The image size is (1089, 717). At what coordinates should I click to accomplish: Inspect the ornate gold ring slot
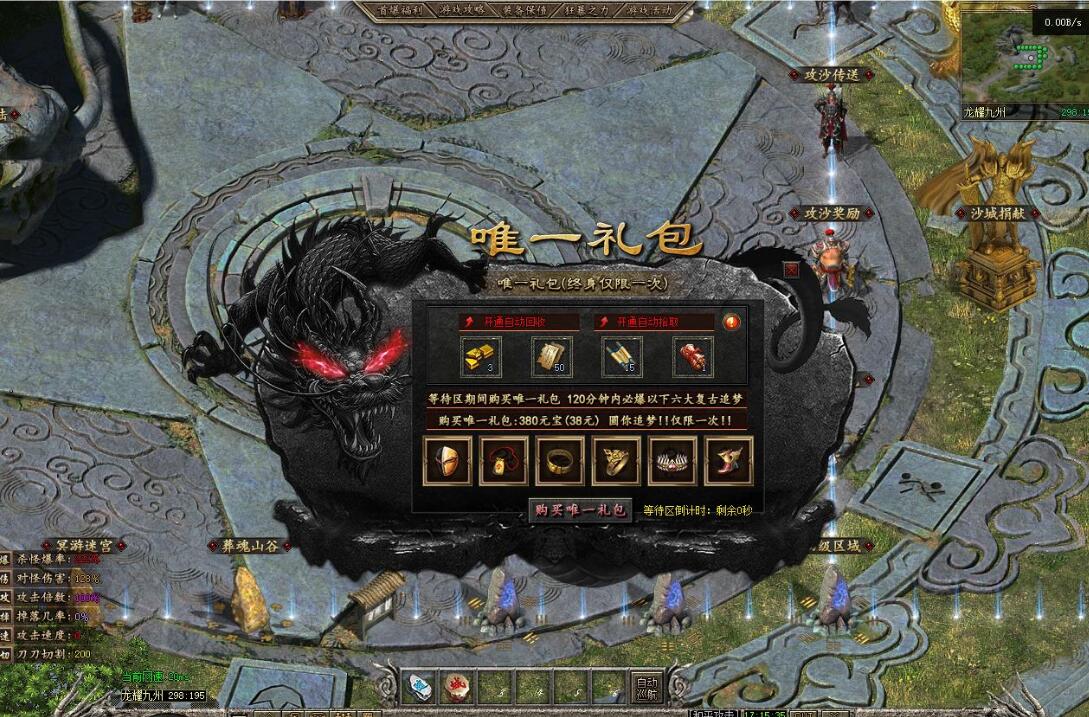[x=616, y=461]
